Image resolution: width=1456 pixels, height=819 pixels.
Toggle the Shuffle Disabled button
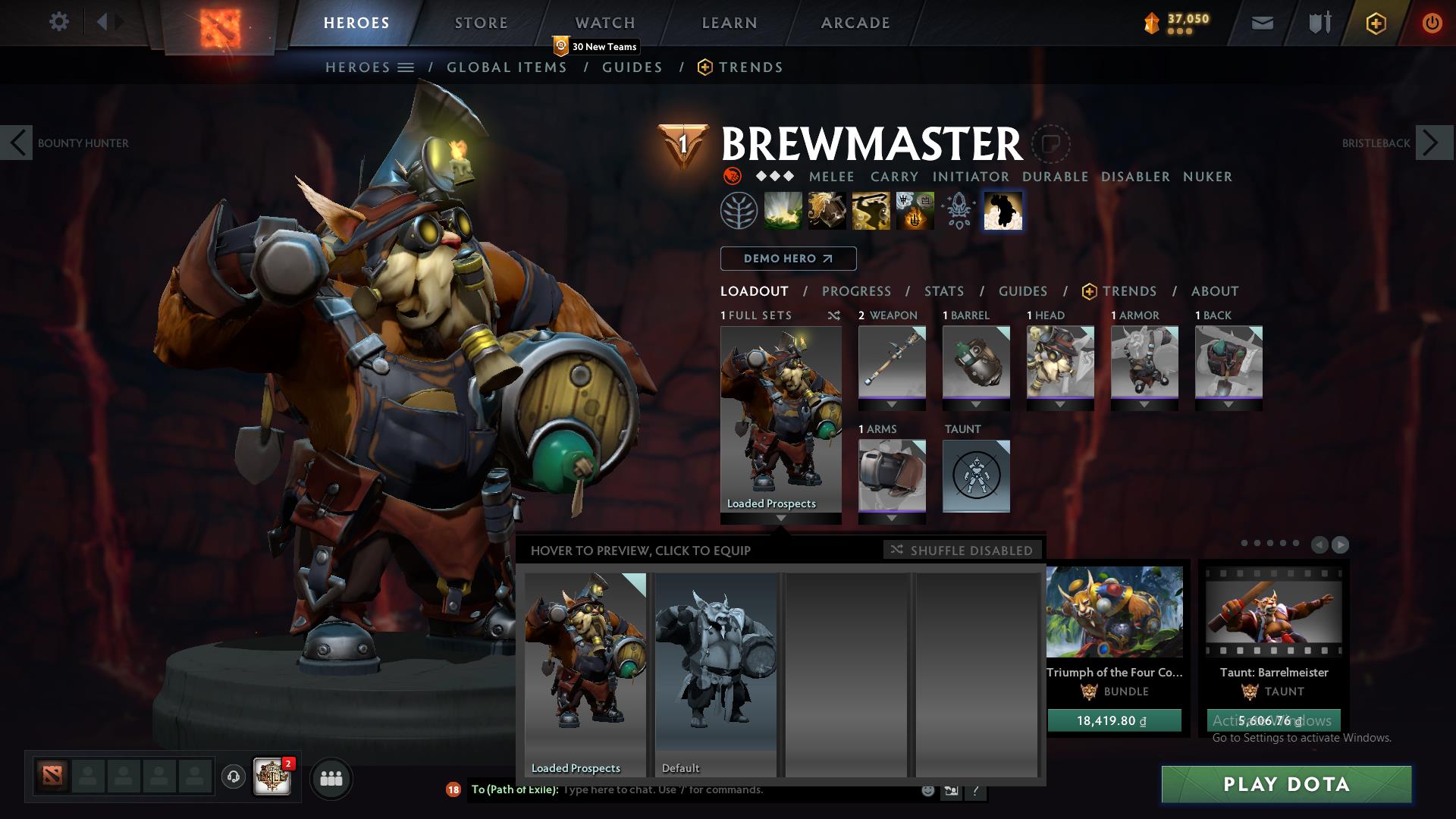tap(962, 551)
